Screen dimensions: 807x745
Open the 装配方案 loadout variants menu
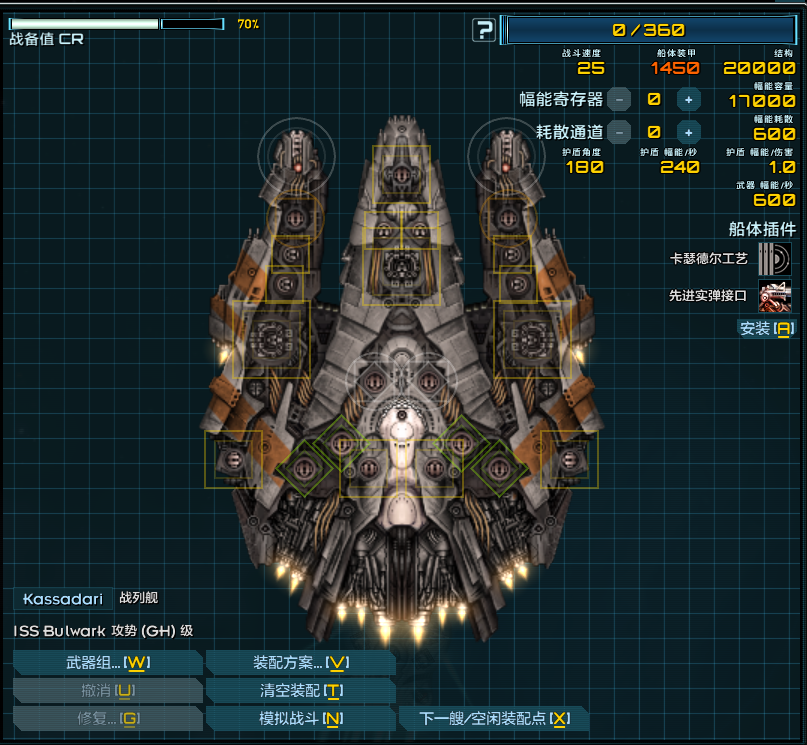(x=300, y=663)
